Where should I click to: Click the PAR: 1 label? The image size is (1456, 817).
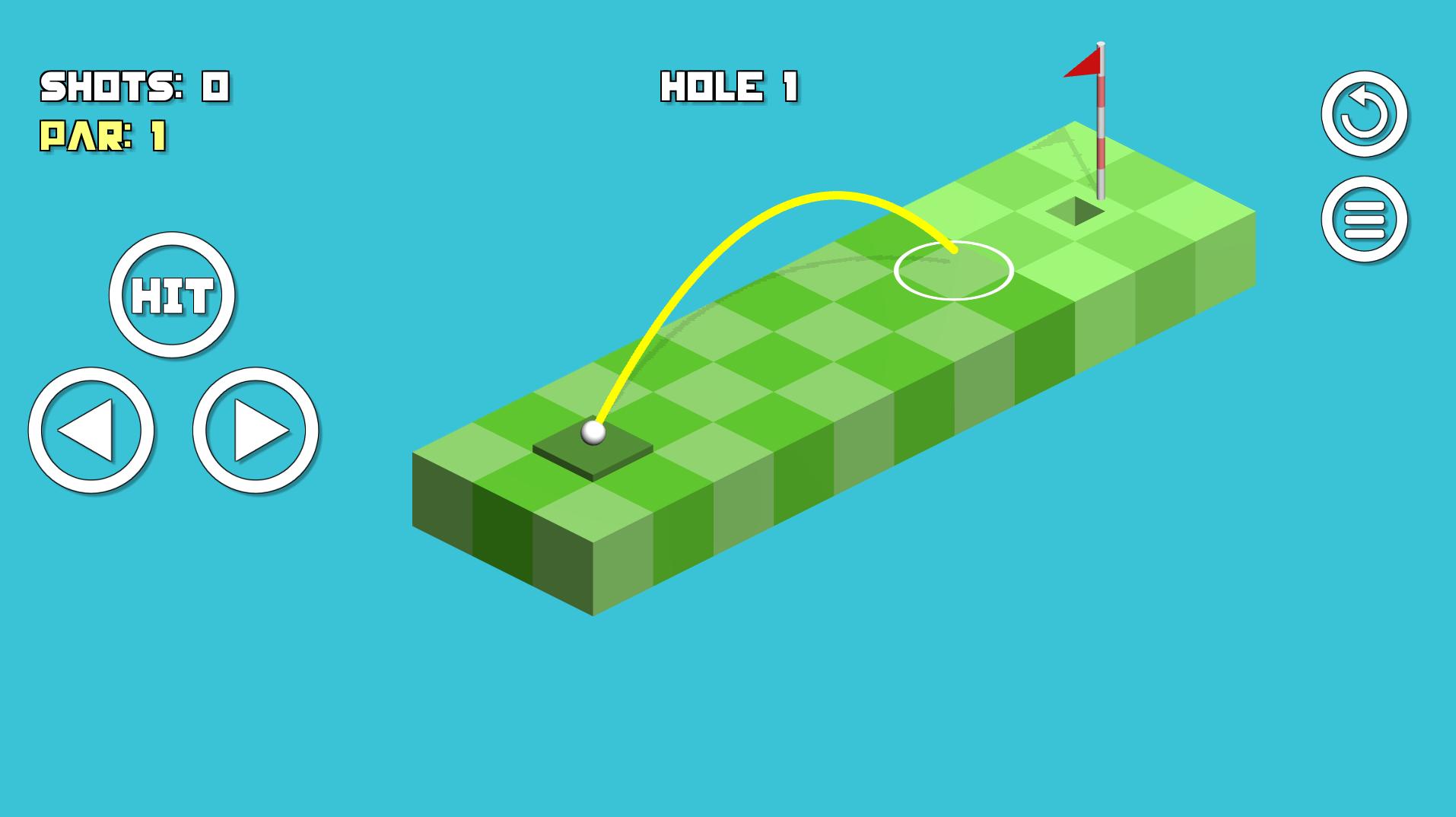[104, 137]
